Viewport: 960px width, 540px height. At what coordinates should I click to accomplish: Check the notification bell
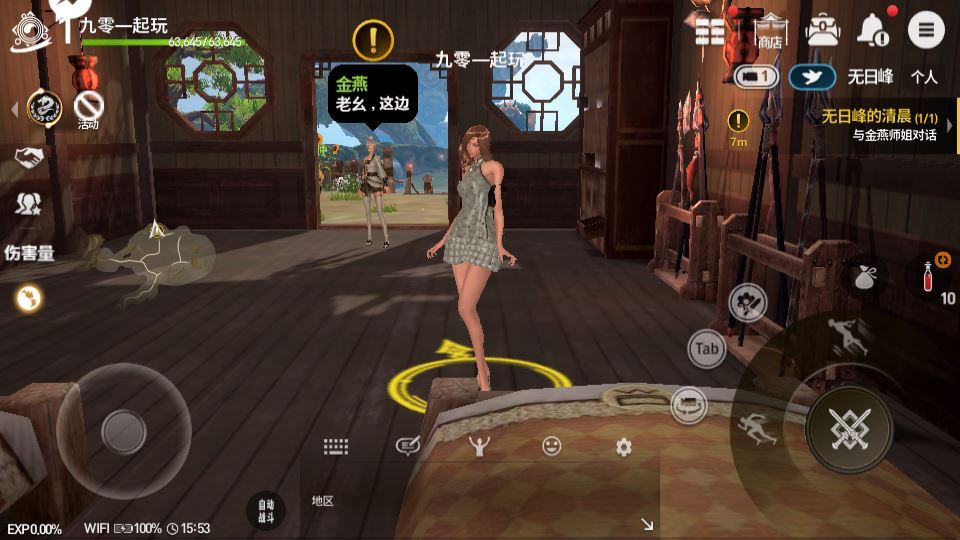[x=875, y=30]
